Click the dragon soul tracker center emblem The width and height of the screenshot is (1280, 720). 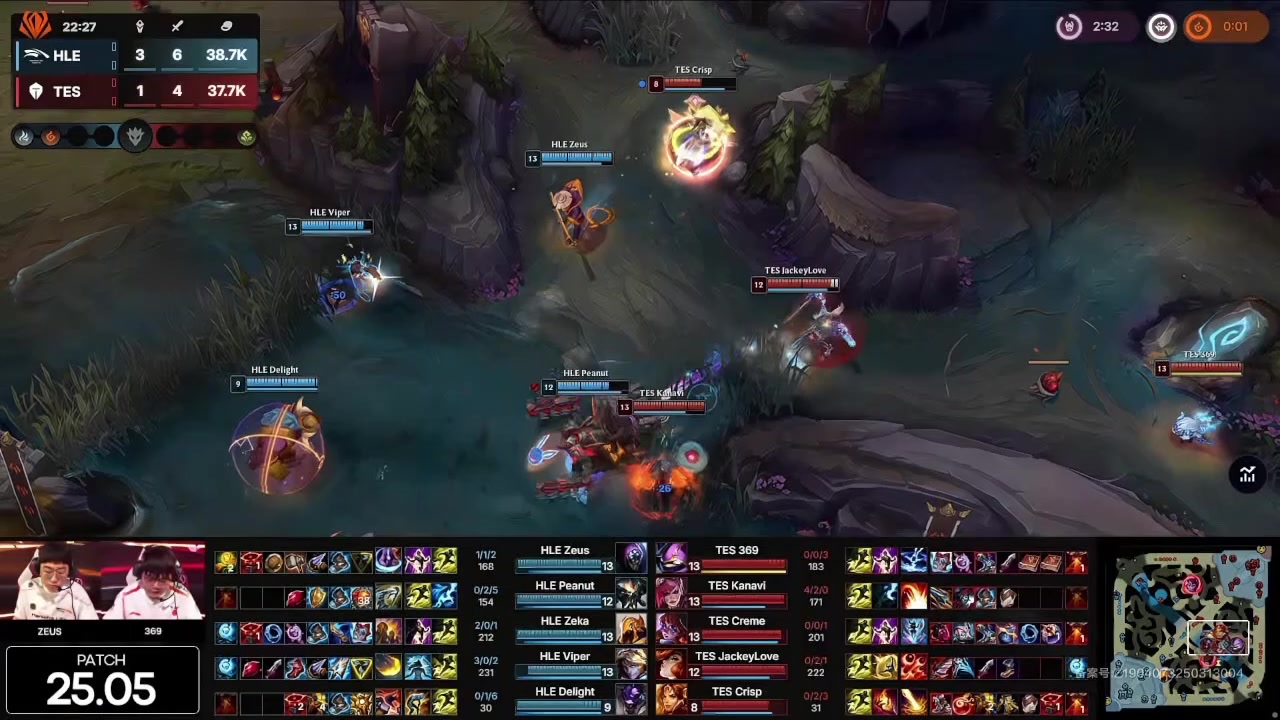(134, 136)
